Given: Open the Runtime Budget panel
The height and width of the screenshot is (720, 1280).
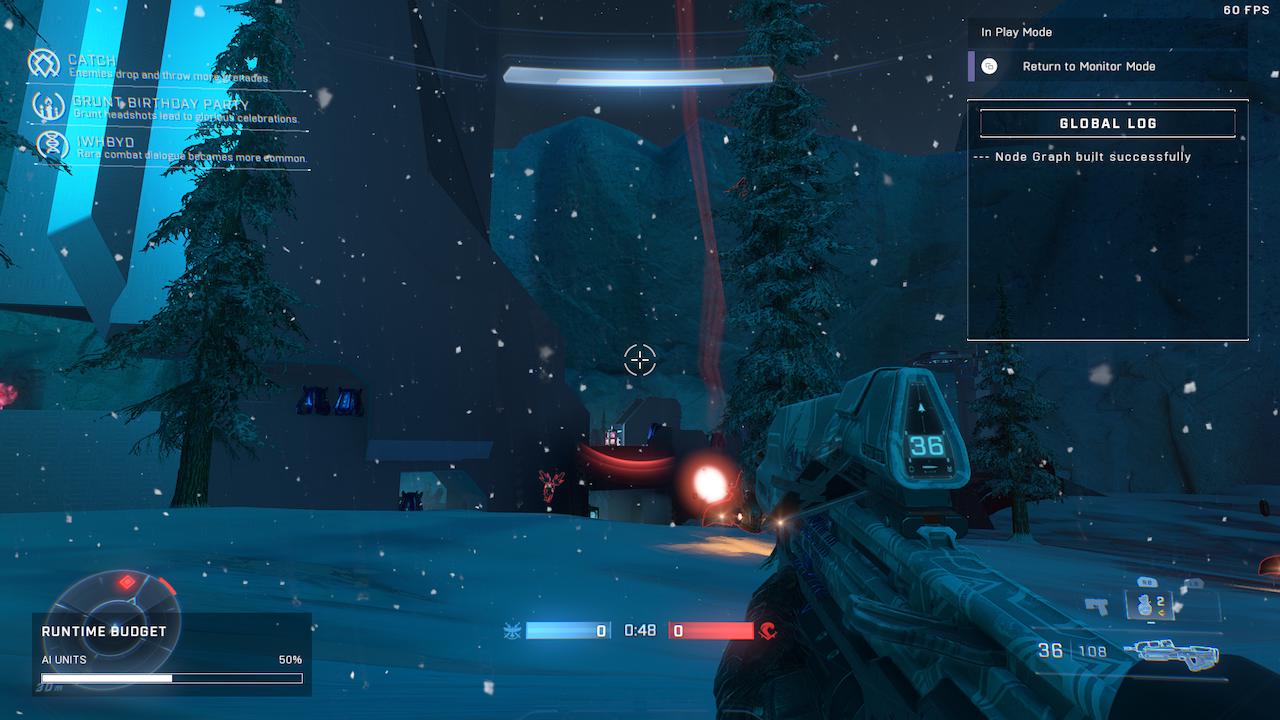Looking at the screenshot, I should (x=172, y=654).
